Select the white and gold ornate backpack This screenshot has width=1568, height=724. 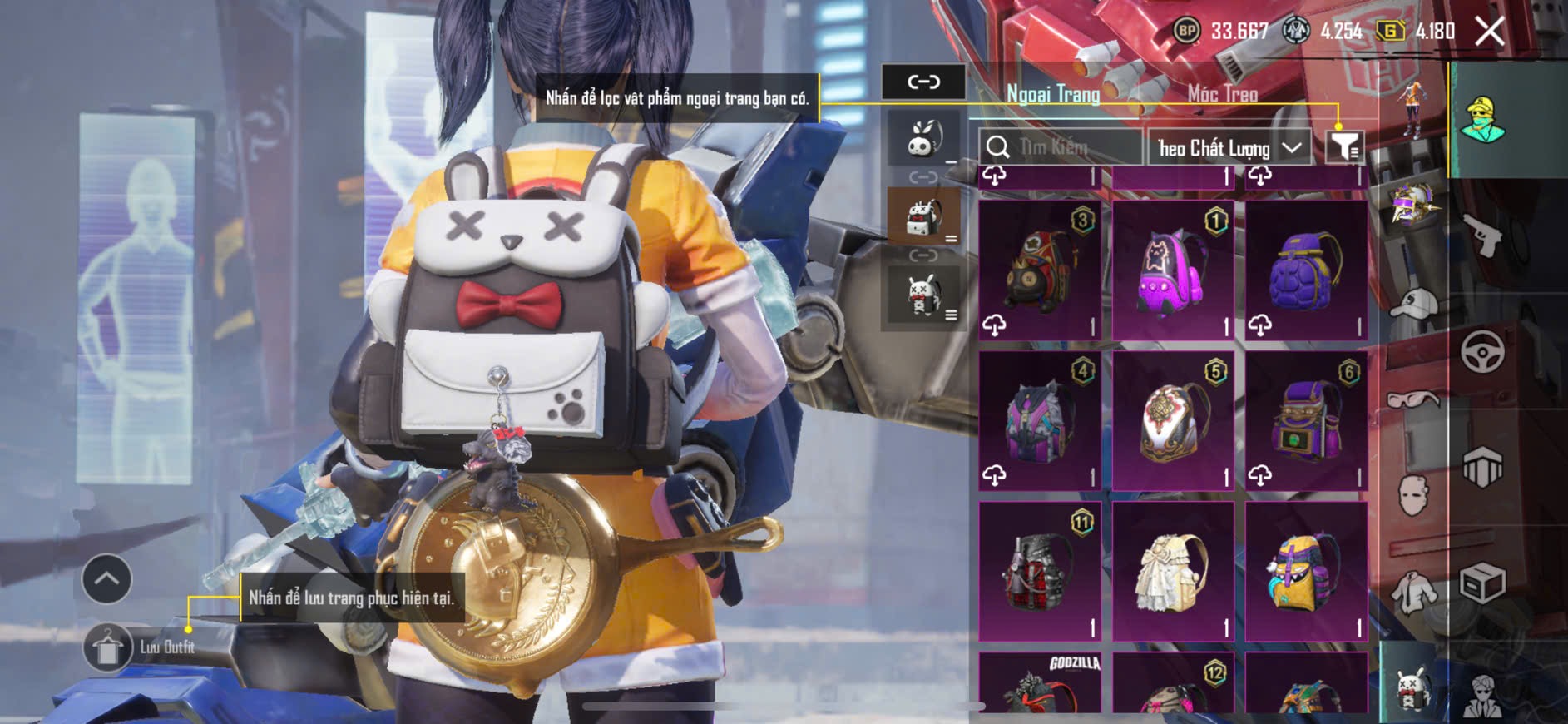point(1173,420)
